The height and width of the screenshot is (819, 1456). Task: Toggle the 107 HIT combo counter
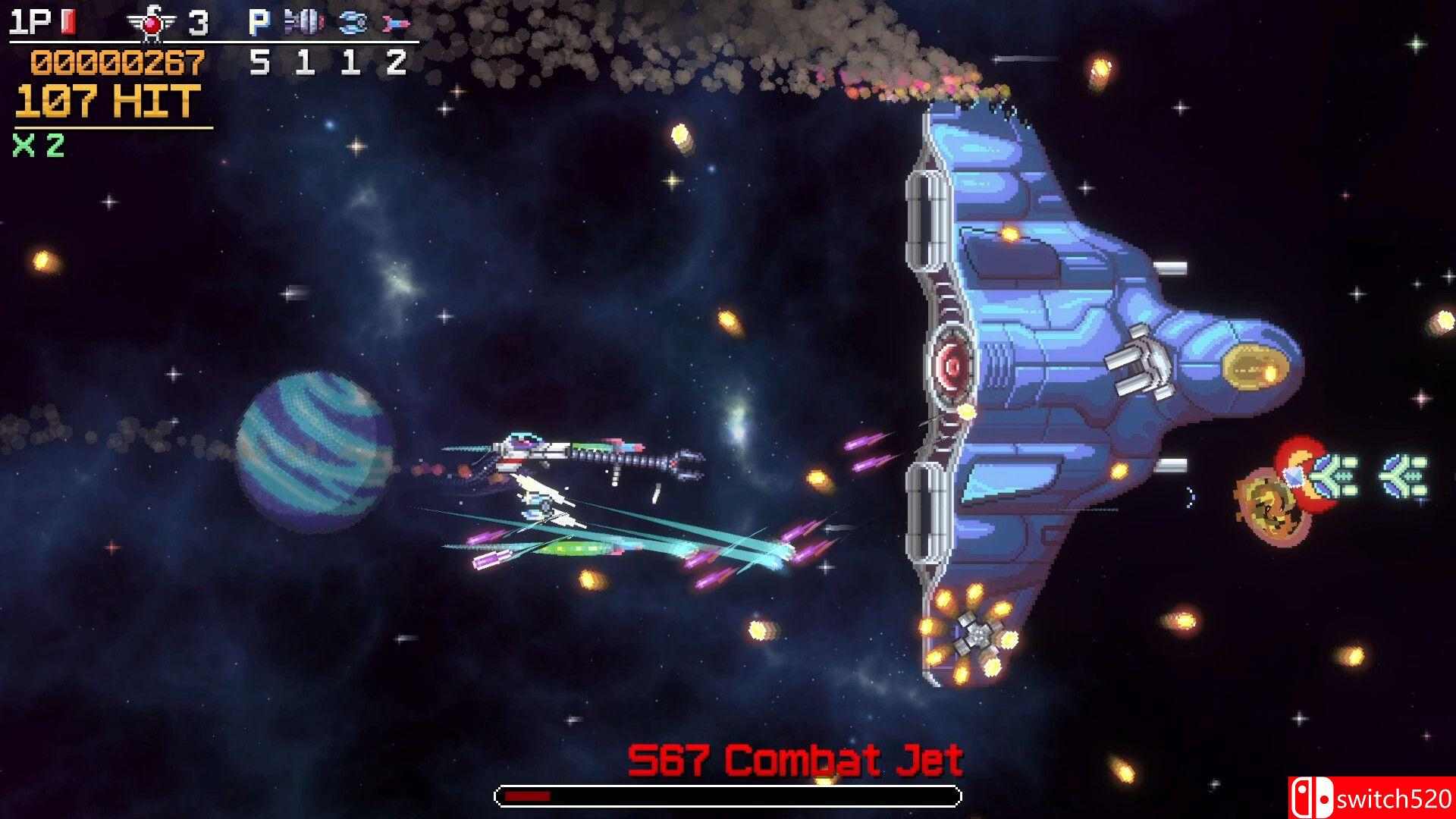(x=102, y=102)
